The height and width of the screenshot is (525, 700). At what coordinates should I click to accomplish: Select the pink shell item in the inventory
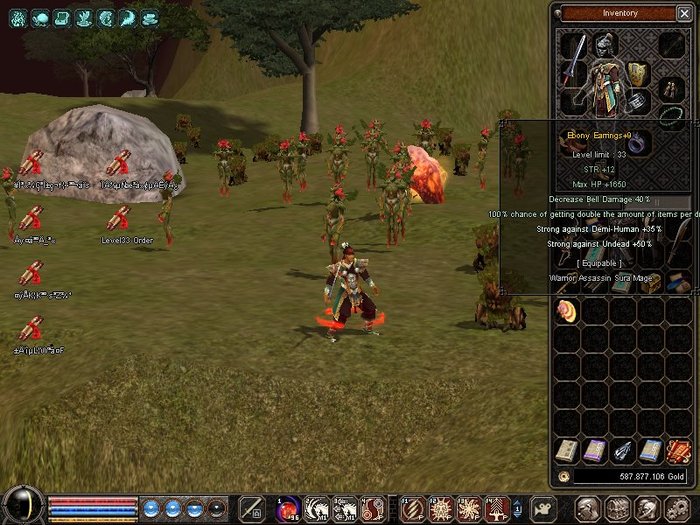point(566,312)
